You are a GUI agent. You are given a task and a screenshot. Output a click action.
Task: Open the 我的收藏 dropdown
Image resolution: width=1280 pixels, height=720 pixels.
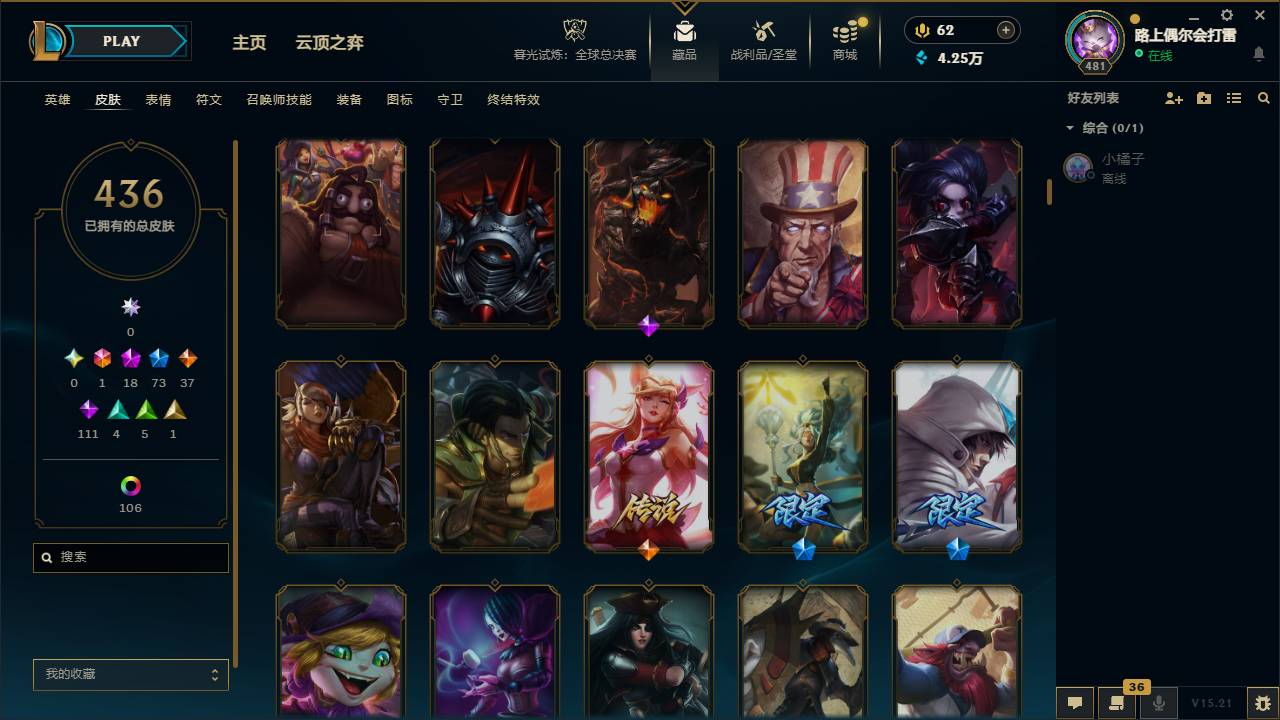pyautogui.click(x=130, y=675)
